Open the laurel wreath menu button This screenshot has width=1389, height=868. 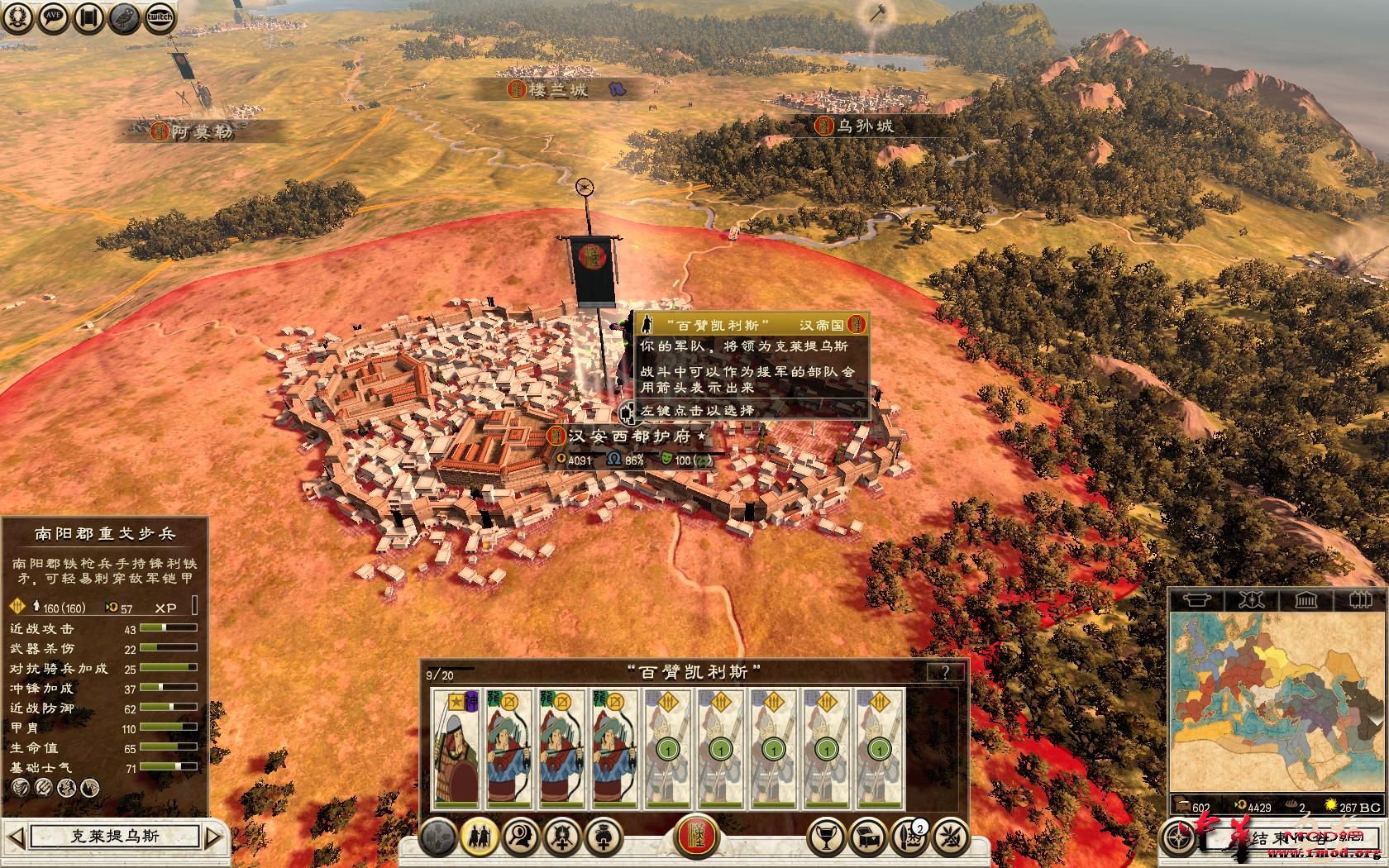[x=18, y=18]
